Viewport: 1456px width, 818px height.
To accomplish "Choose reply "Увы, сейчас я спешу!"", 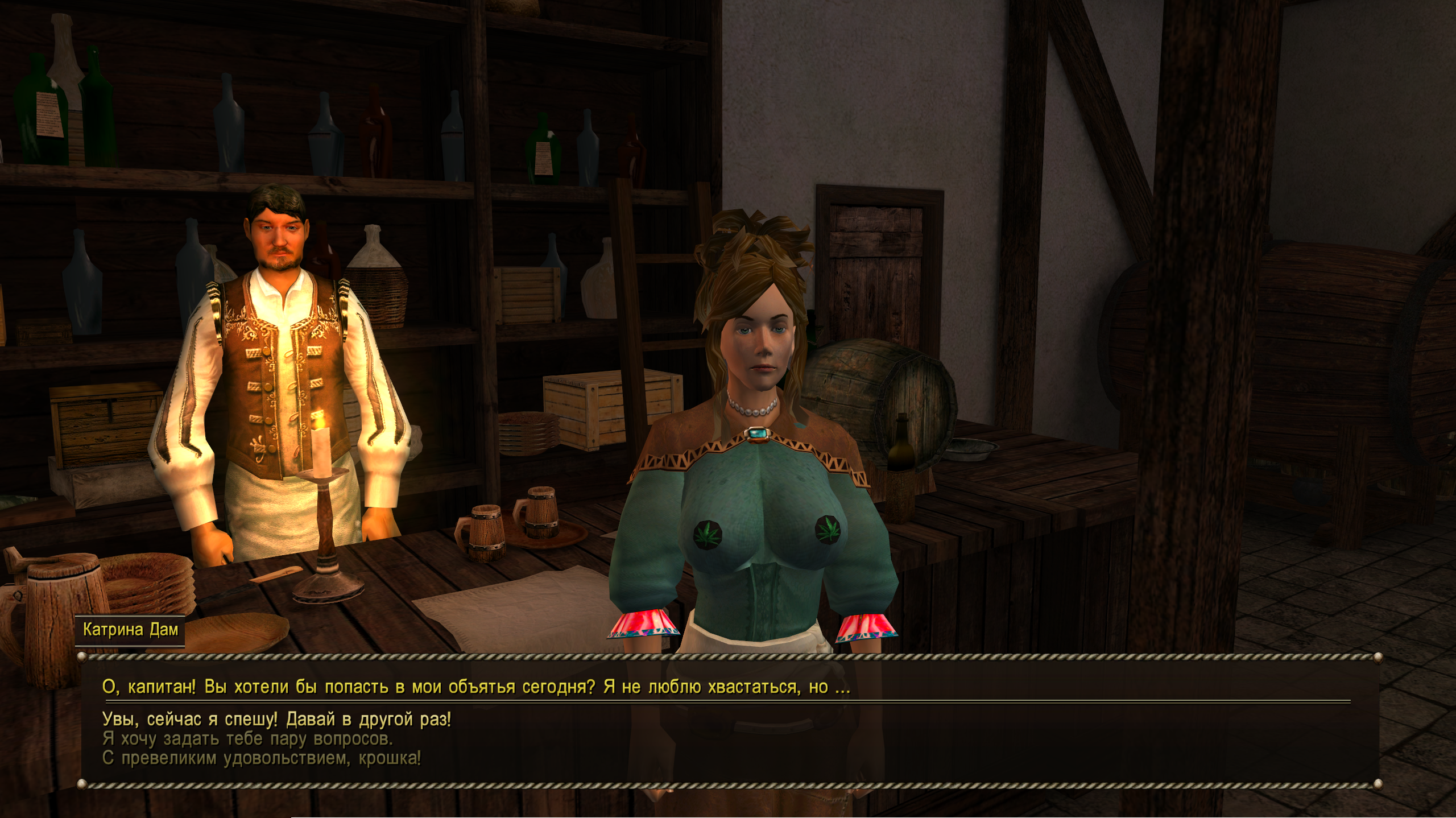I will [276, 720].
